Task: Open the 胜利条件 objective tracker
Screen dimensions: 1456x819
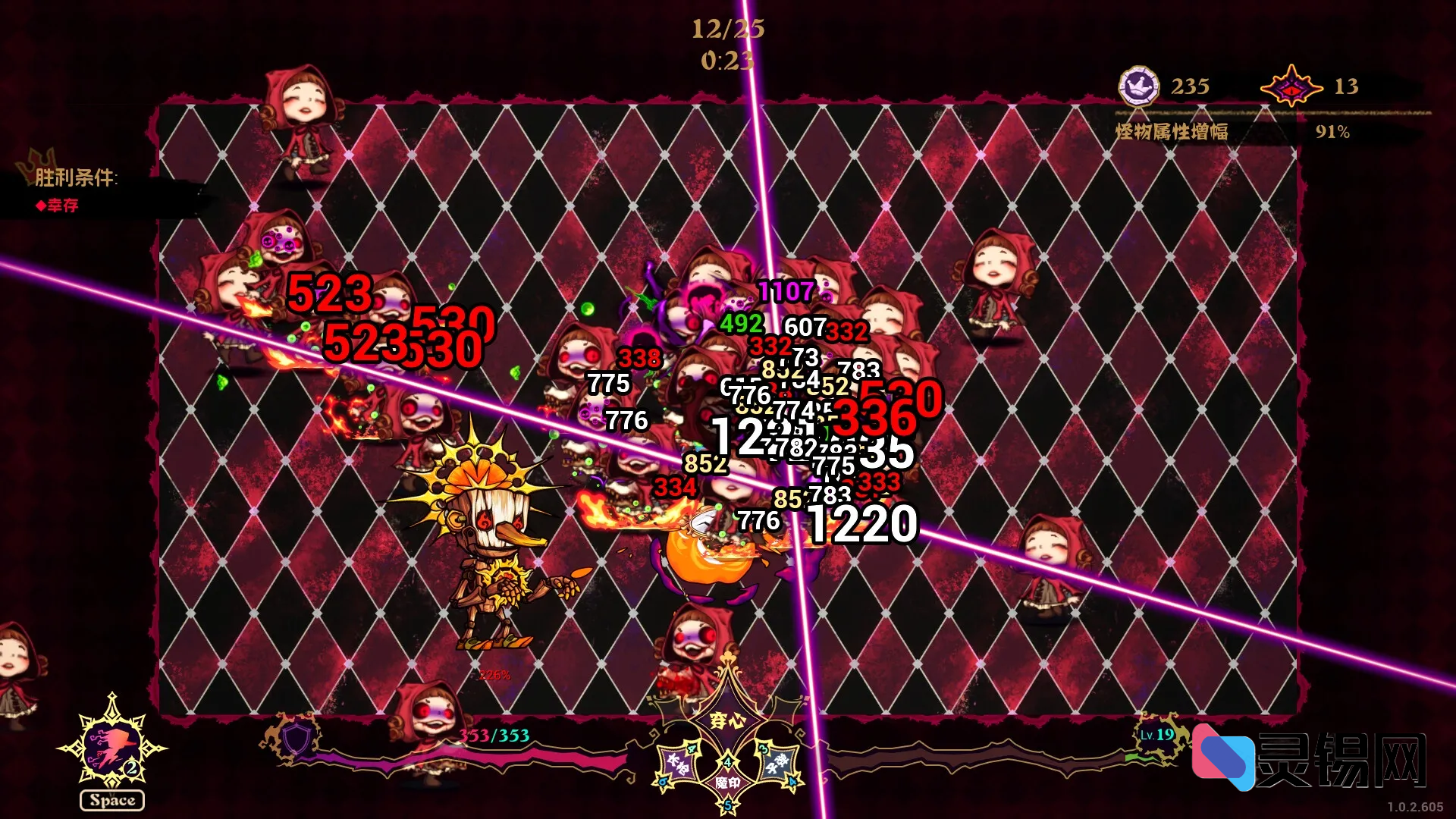Action: click(x=76, y=178)
